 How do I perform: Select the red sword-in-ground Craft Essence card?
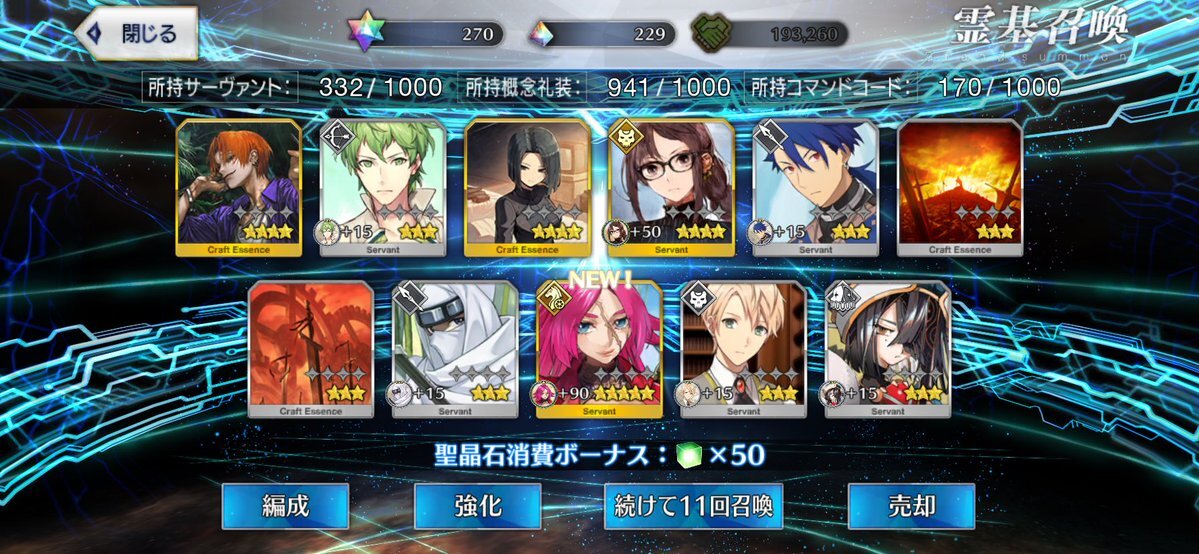click(310, 348)
